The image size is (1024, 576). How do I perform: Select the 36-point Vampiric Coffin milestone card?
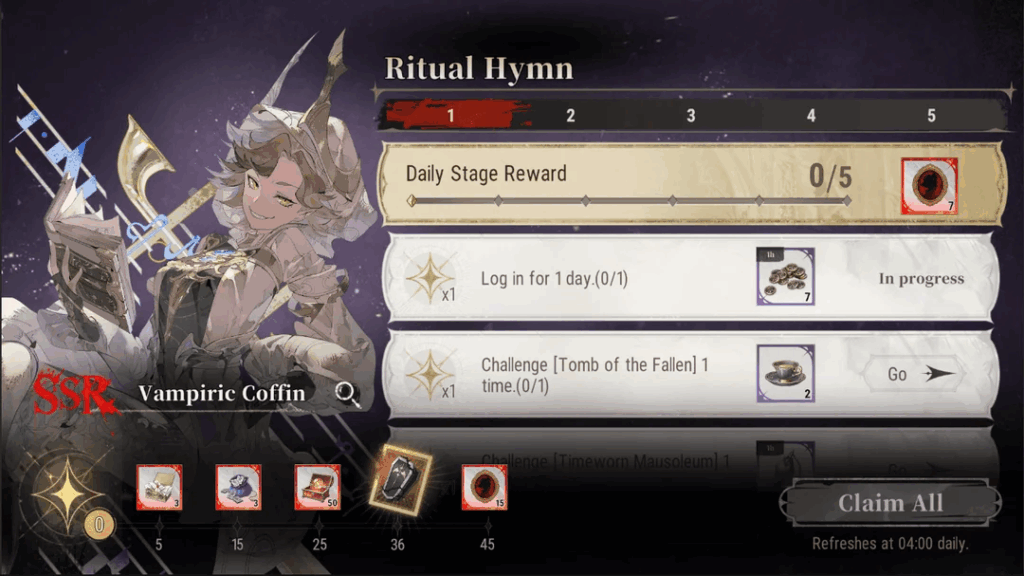click(399, 479)
